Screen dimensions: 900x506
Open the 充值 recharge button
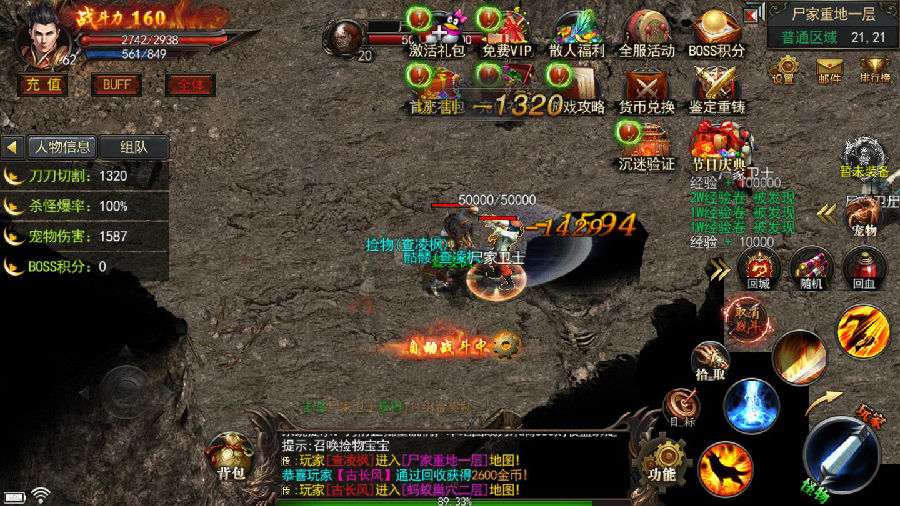[x=42, y=85]
